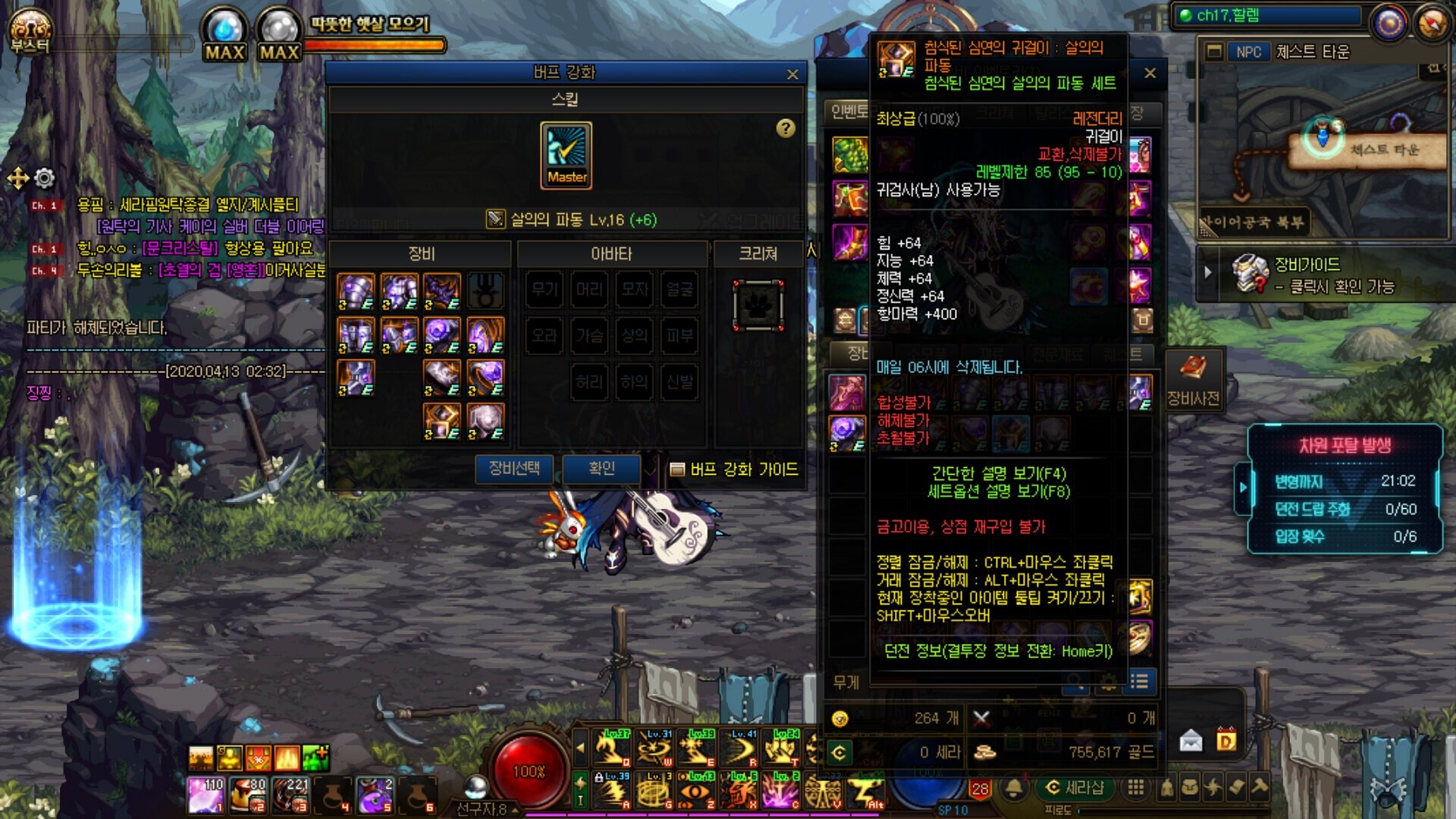Open the 부스터 icon menu

pyautogui.click(x=29, y=32)
